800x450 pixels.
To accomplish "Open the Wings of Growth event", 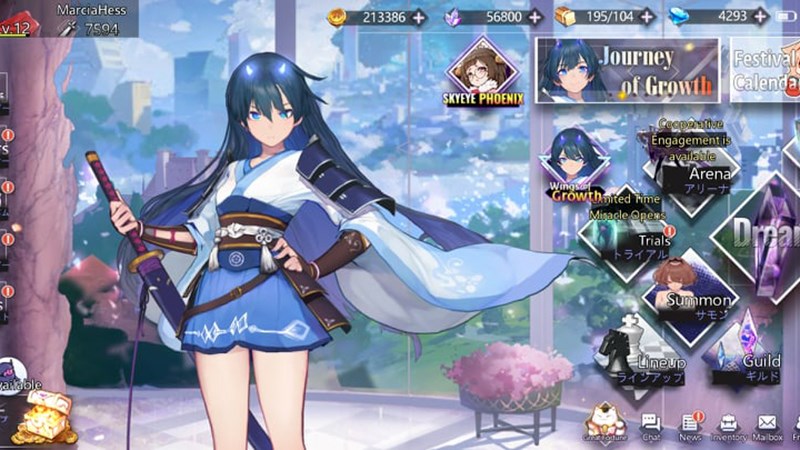I will [575, 165].
